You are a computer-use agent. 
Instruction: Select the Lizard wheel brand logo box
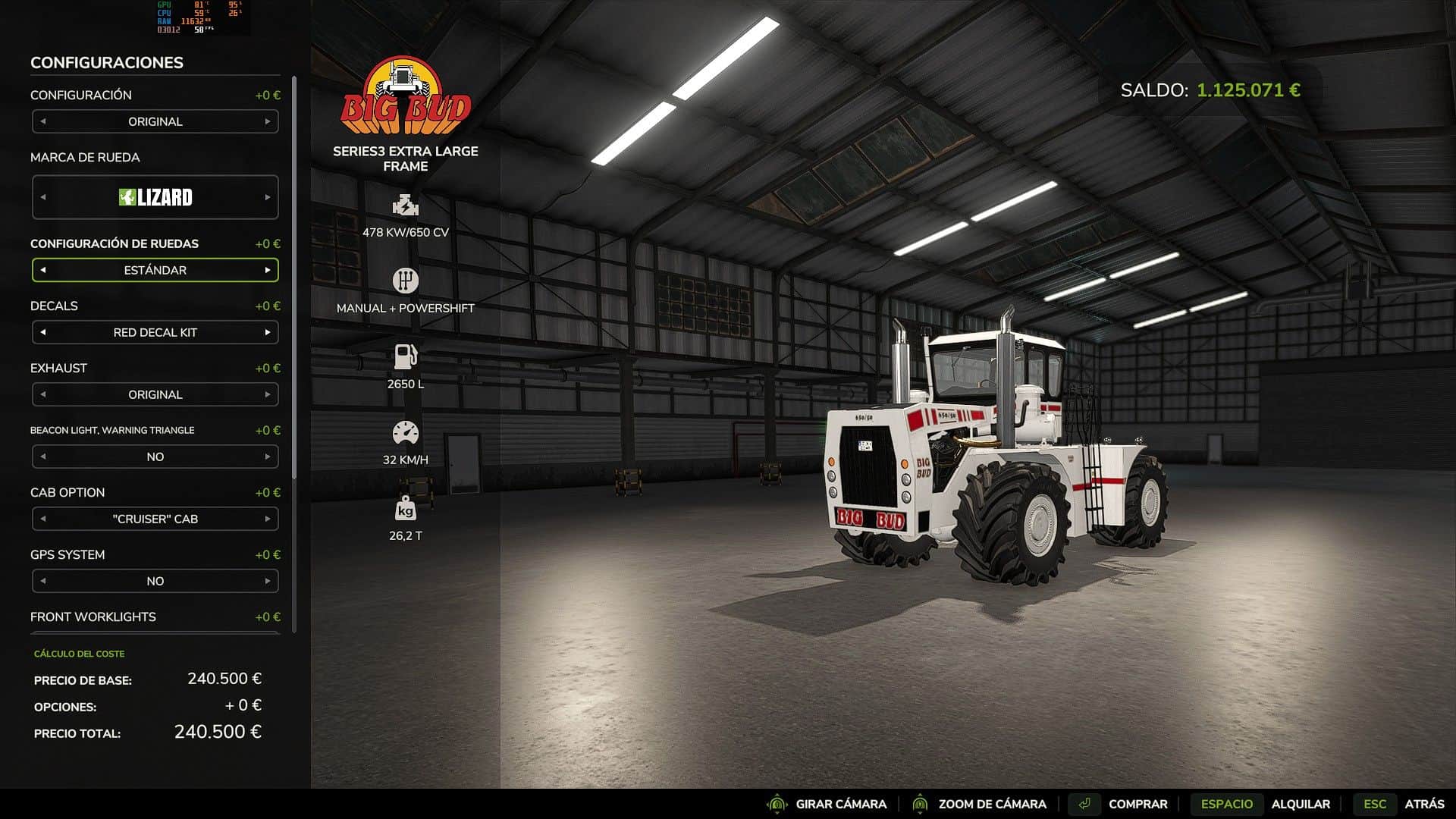155,197
